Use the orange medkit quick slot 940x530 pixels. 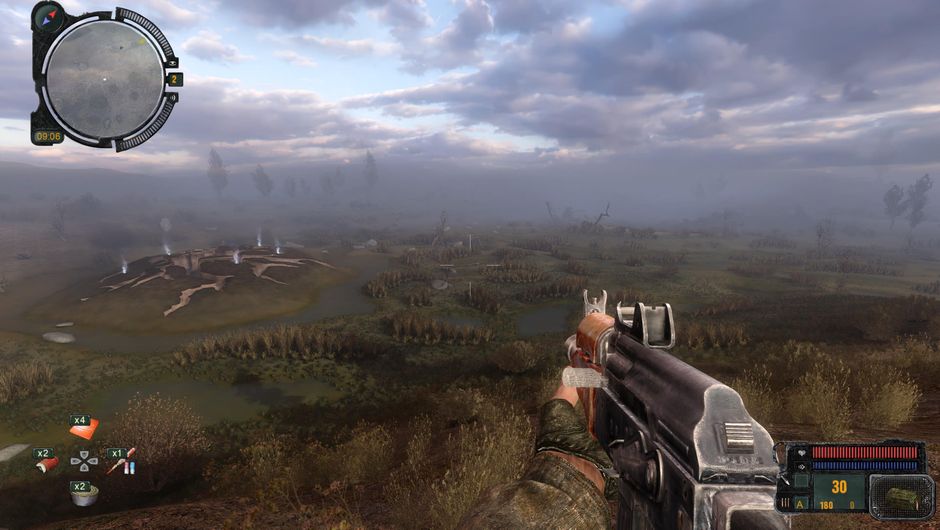84,429
